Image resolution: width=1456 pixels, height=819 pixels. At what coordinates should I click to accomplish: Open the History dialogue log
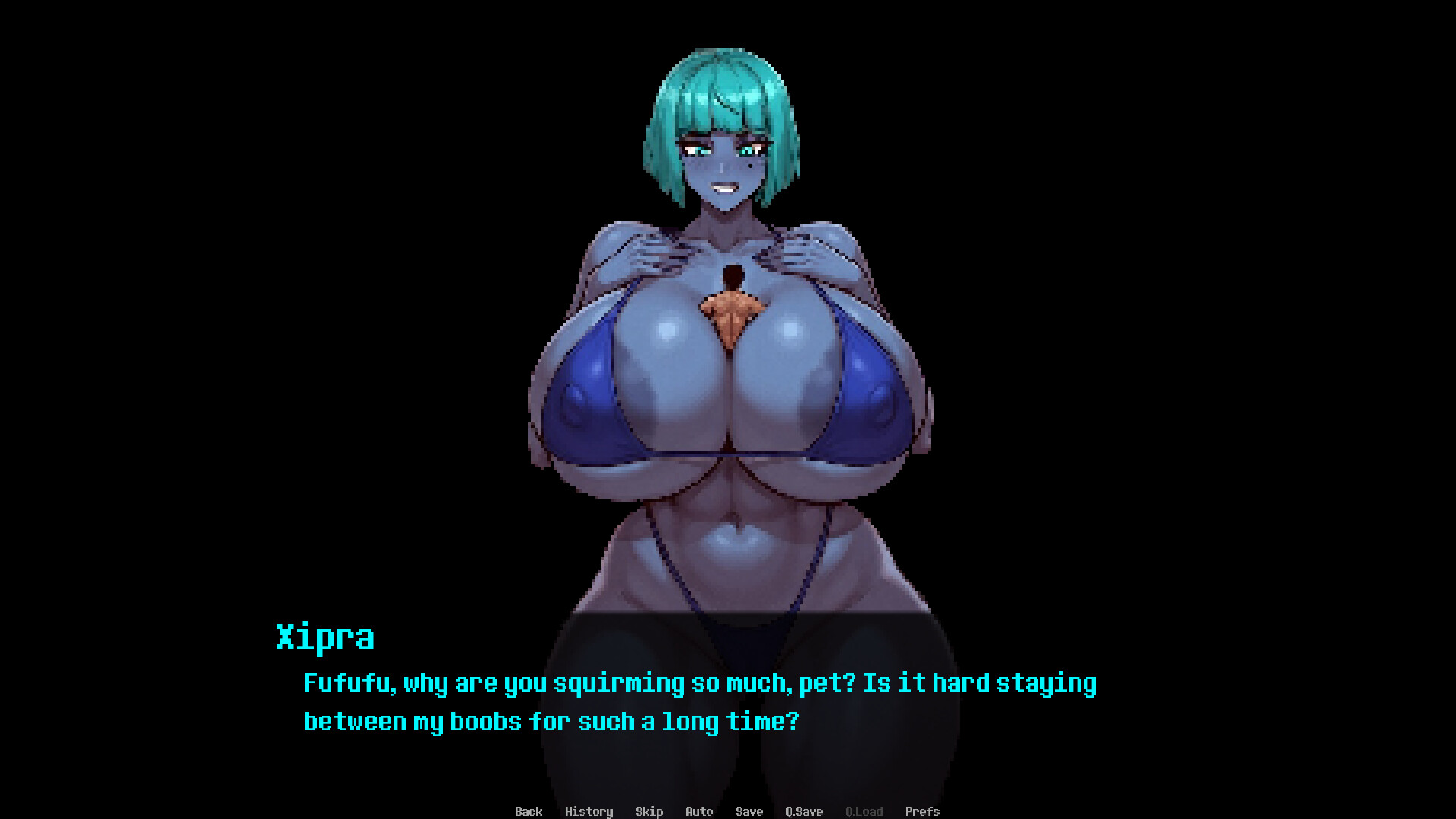click(590, 811)
